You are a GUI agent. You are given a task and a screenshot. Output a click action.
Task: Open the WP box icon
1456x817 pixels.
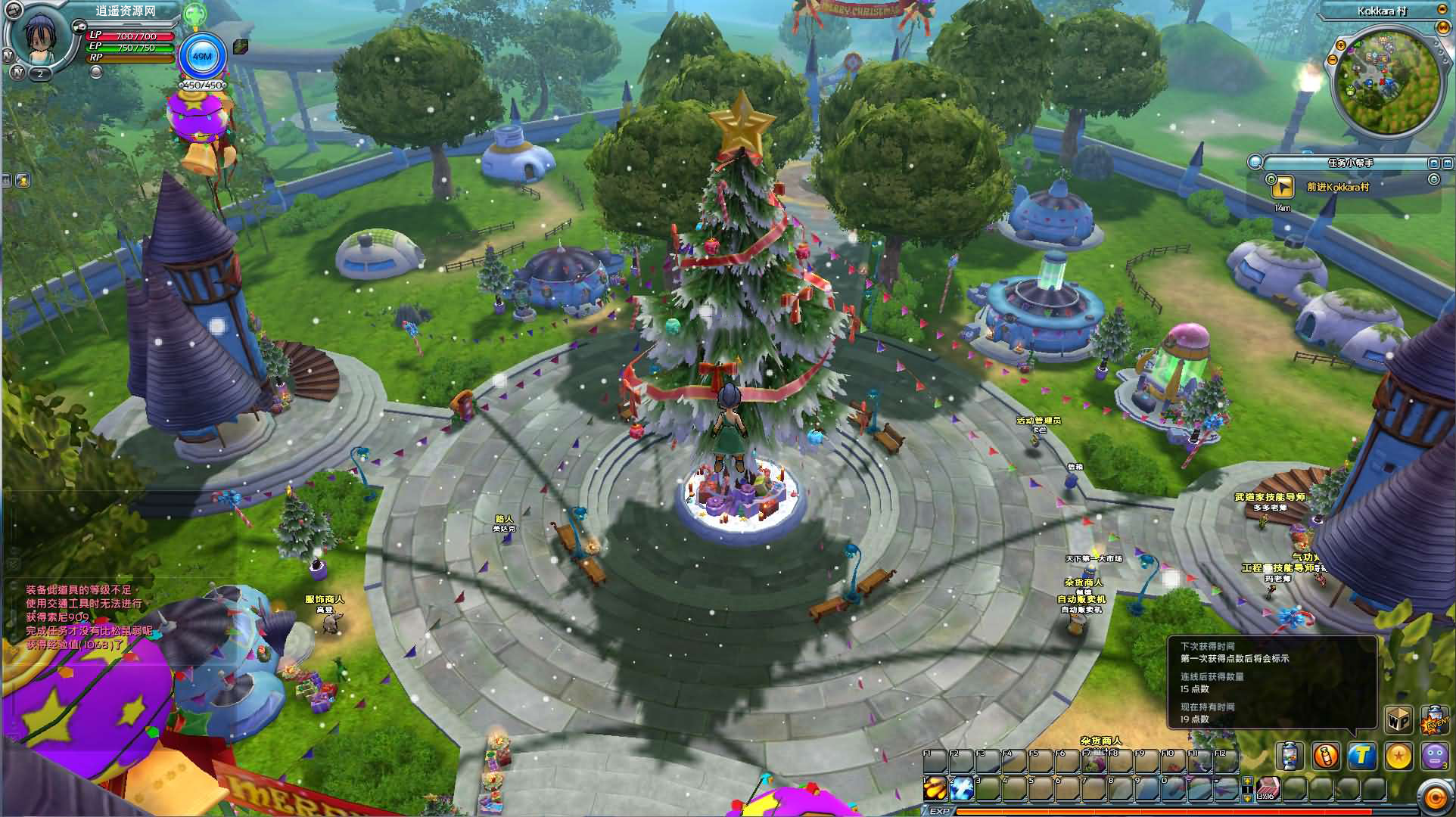pos(1398,720)
